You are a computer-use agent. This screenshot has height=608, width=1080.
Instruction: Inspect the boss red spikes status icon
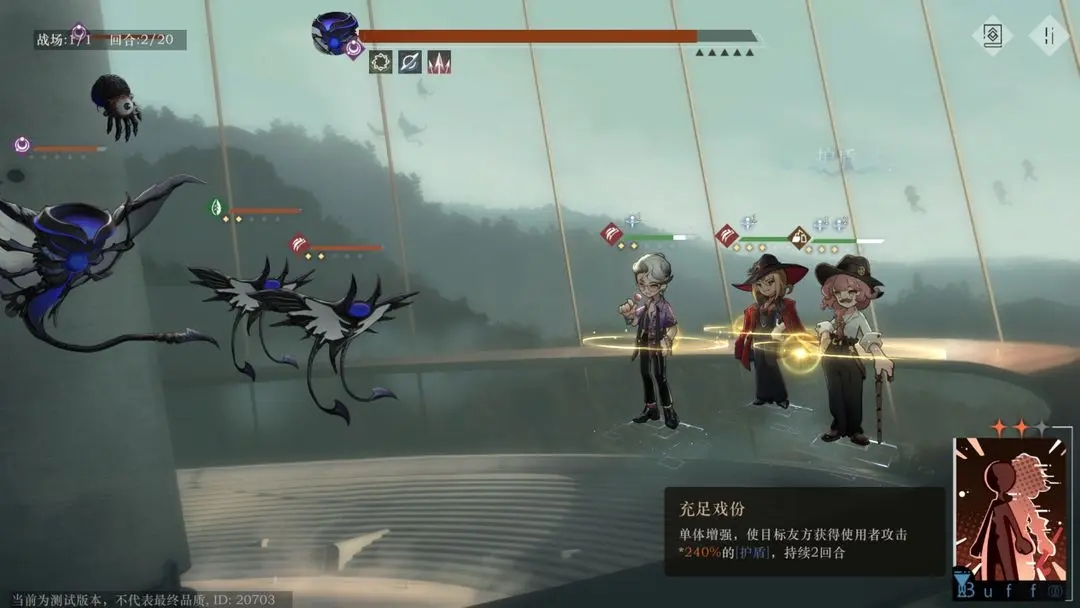click(439, 62)
